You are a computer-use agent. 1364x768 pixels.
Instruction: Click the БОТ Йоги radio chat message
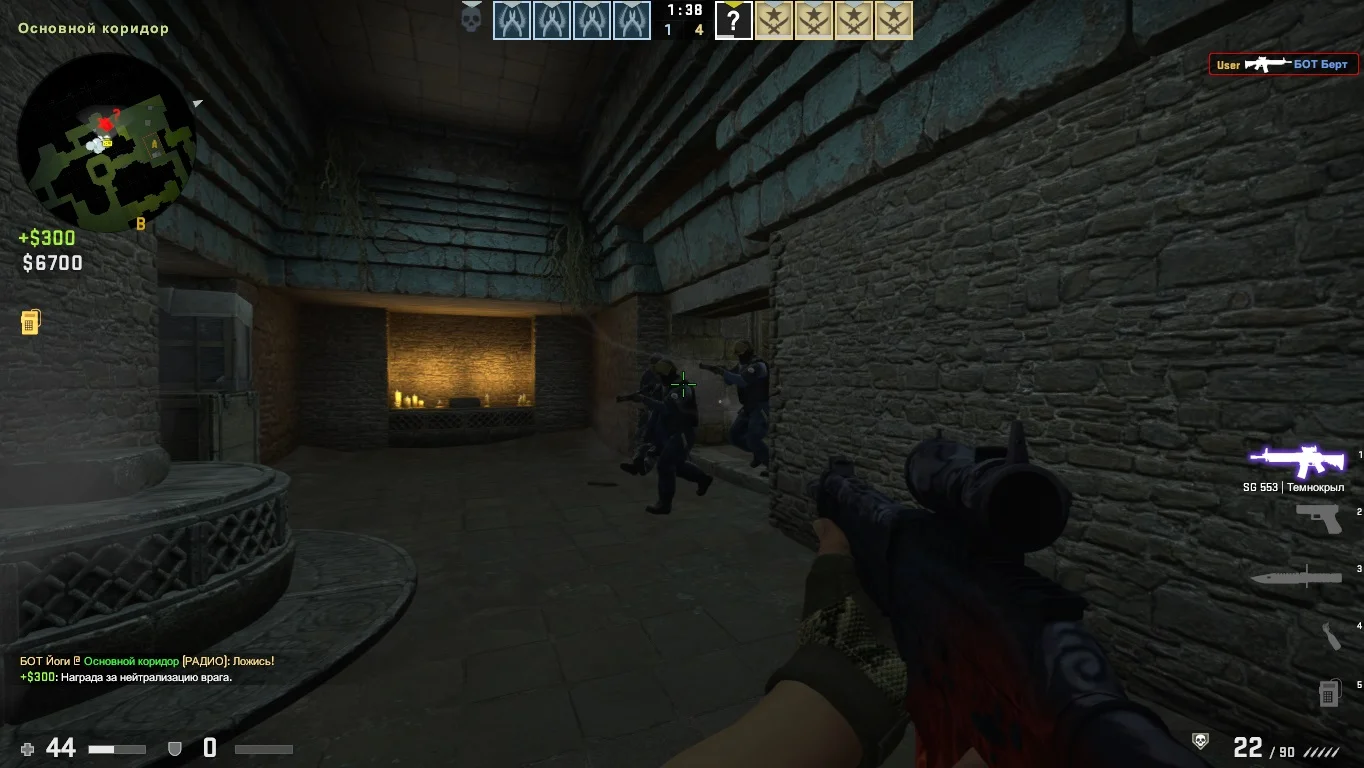(x=147, y=661)
